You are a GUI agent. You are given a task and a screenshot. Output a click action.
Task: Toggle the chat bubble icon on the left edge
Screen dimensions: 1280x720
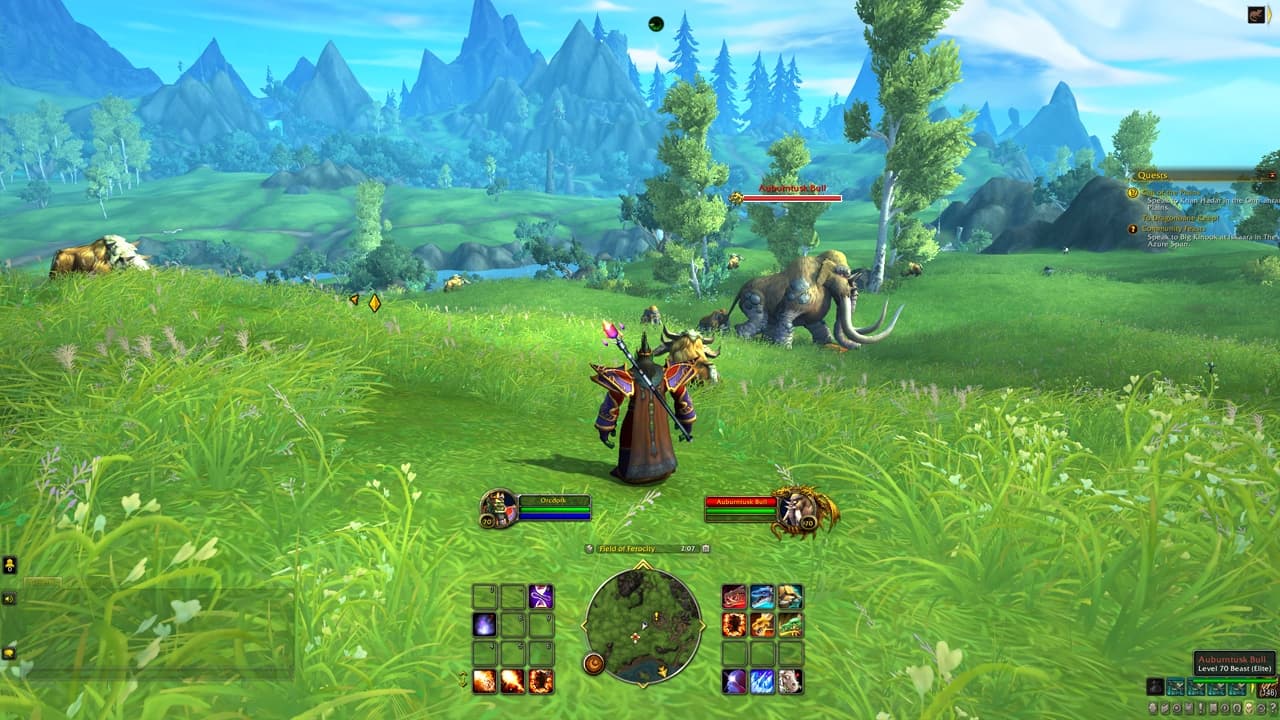click(10, 566)
